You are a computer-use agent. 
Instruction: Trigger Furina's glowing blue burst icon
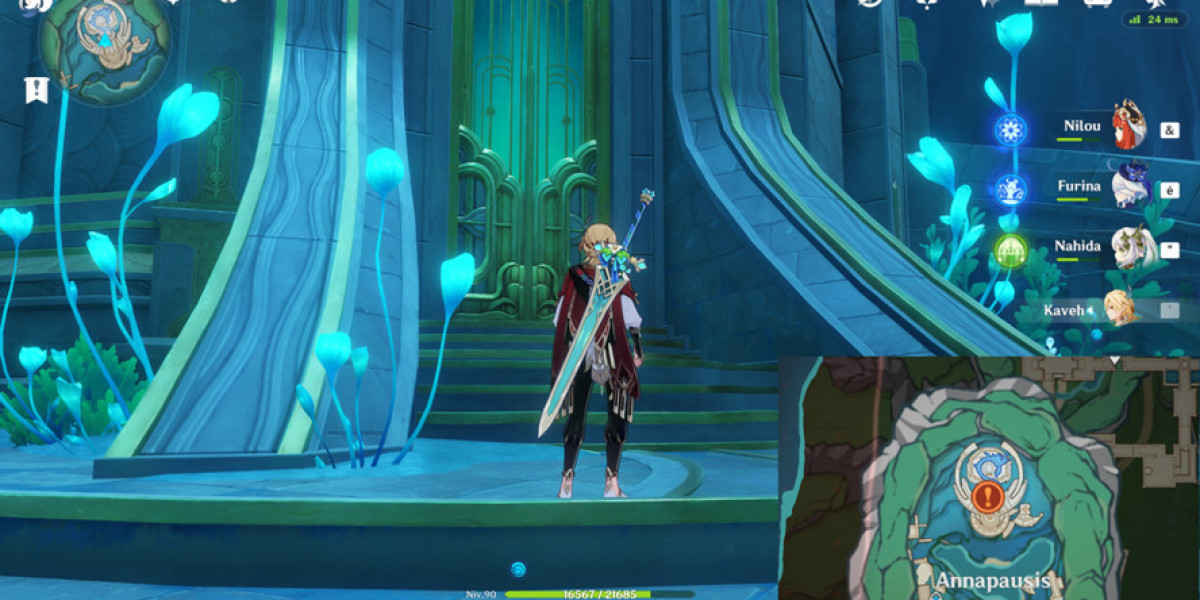click(1011, 188)
